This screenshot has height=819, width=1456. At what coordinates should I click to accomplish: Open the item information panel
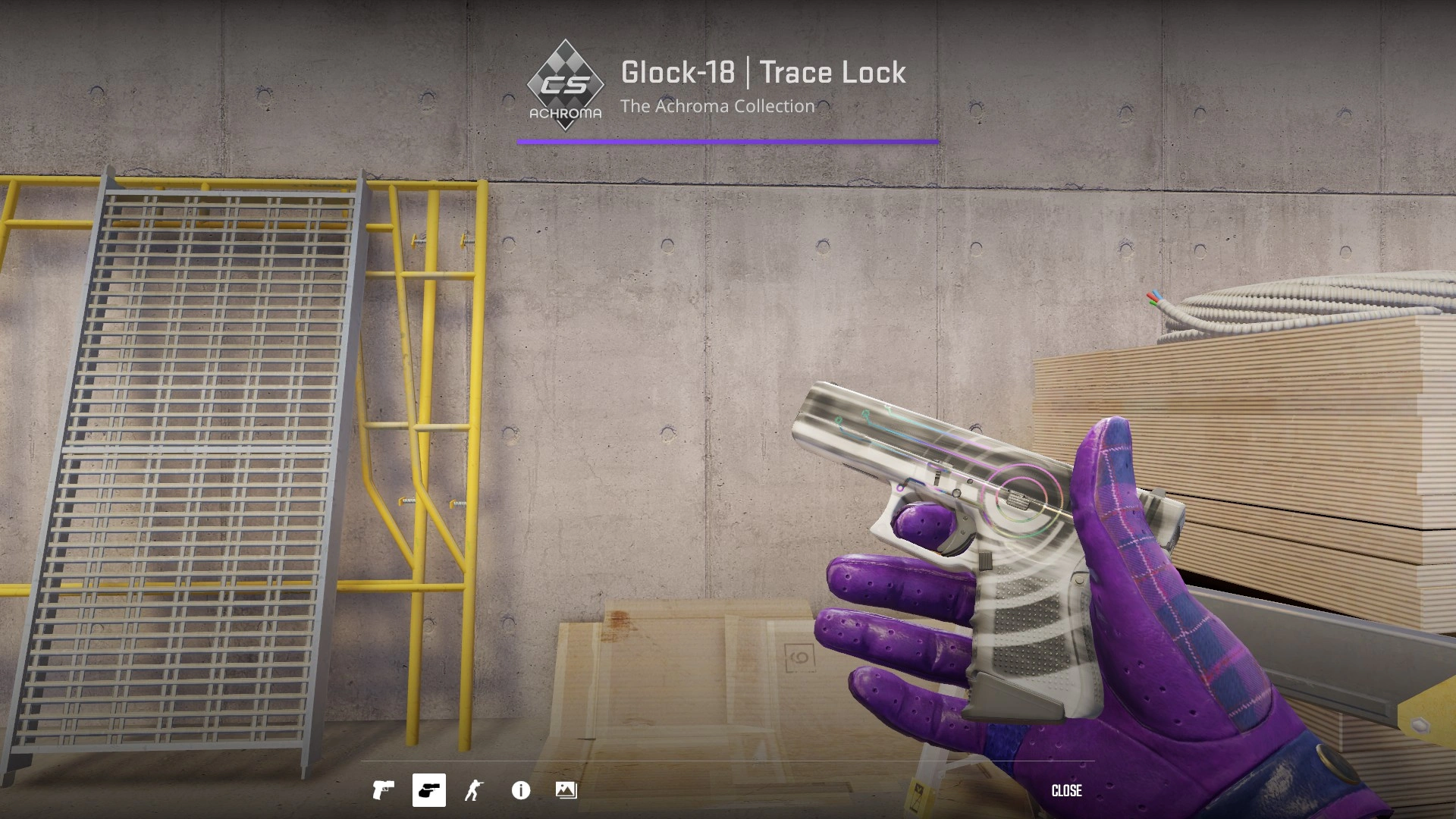pyautogui.click(x=521, y=790)
